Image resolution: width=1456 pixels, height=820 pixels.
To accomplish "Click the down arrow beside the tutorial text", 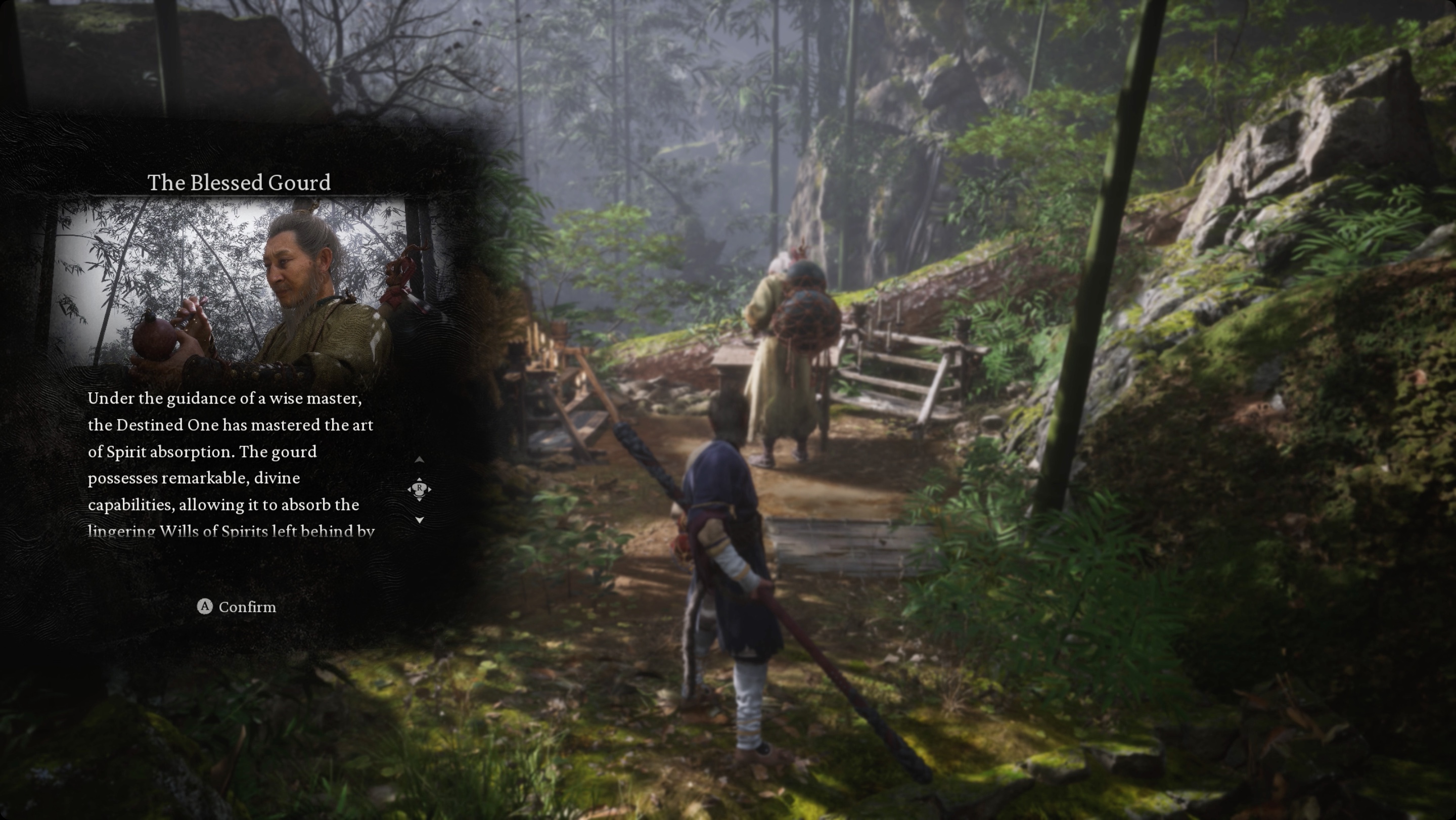I will pyautogui.click(x=420, y=520).
